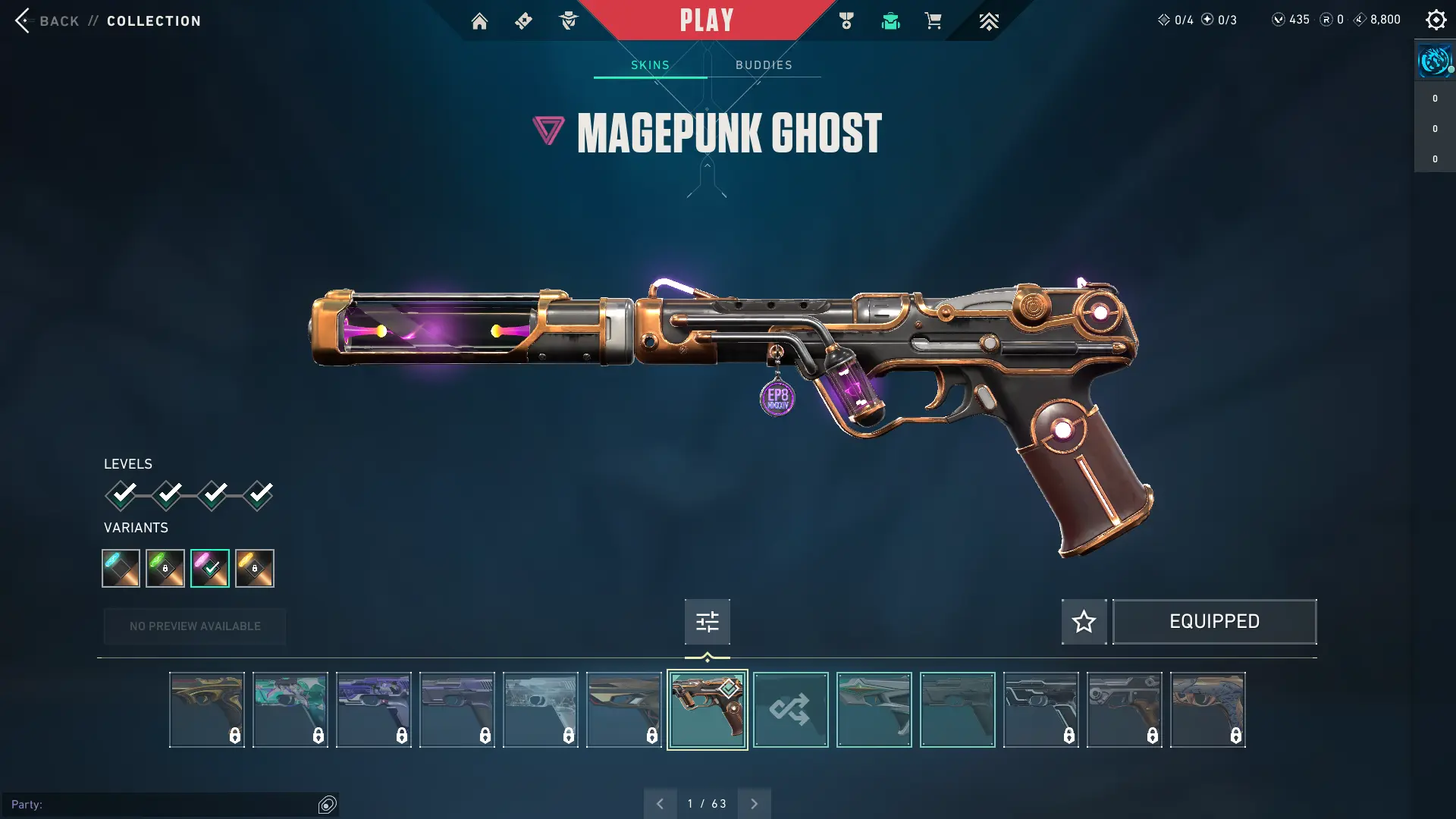Start matchmaking with the PLAY button
1456x819 pixels.
[x=706, y=20]
